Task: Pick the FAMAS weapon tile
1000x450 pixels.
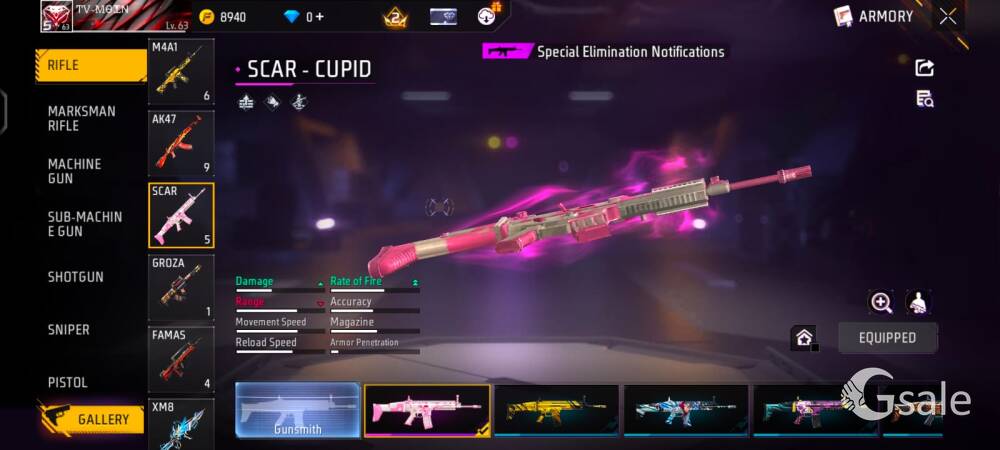Action: click(181, 359)
